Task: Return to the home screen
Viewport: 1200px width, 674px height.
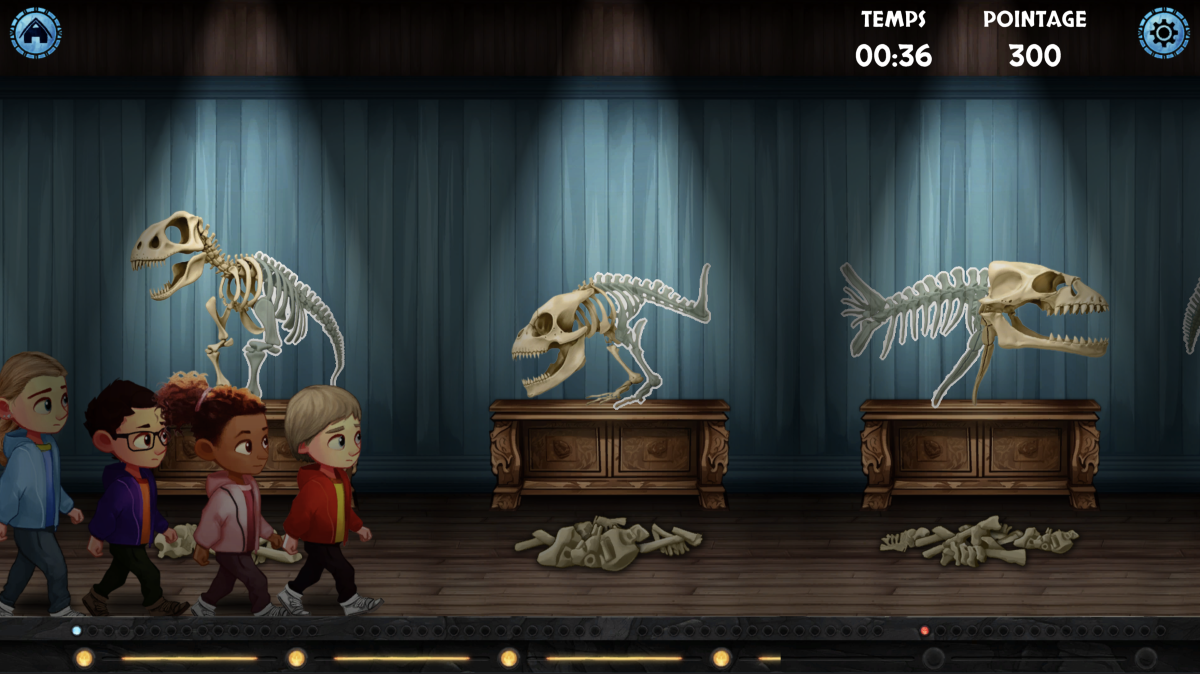Action: coord(36,32)
